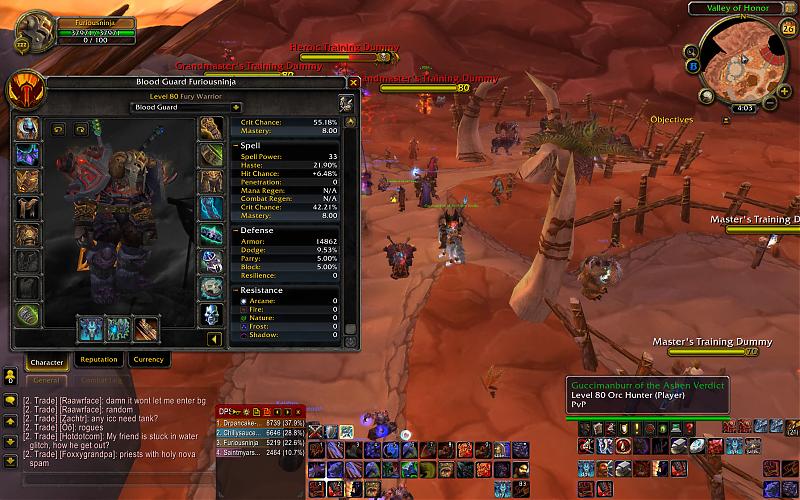
Task: Select the helmet equipment slot
Action: pyautogui.click(x=27, y=129)
